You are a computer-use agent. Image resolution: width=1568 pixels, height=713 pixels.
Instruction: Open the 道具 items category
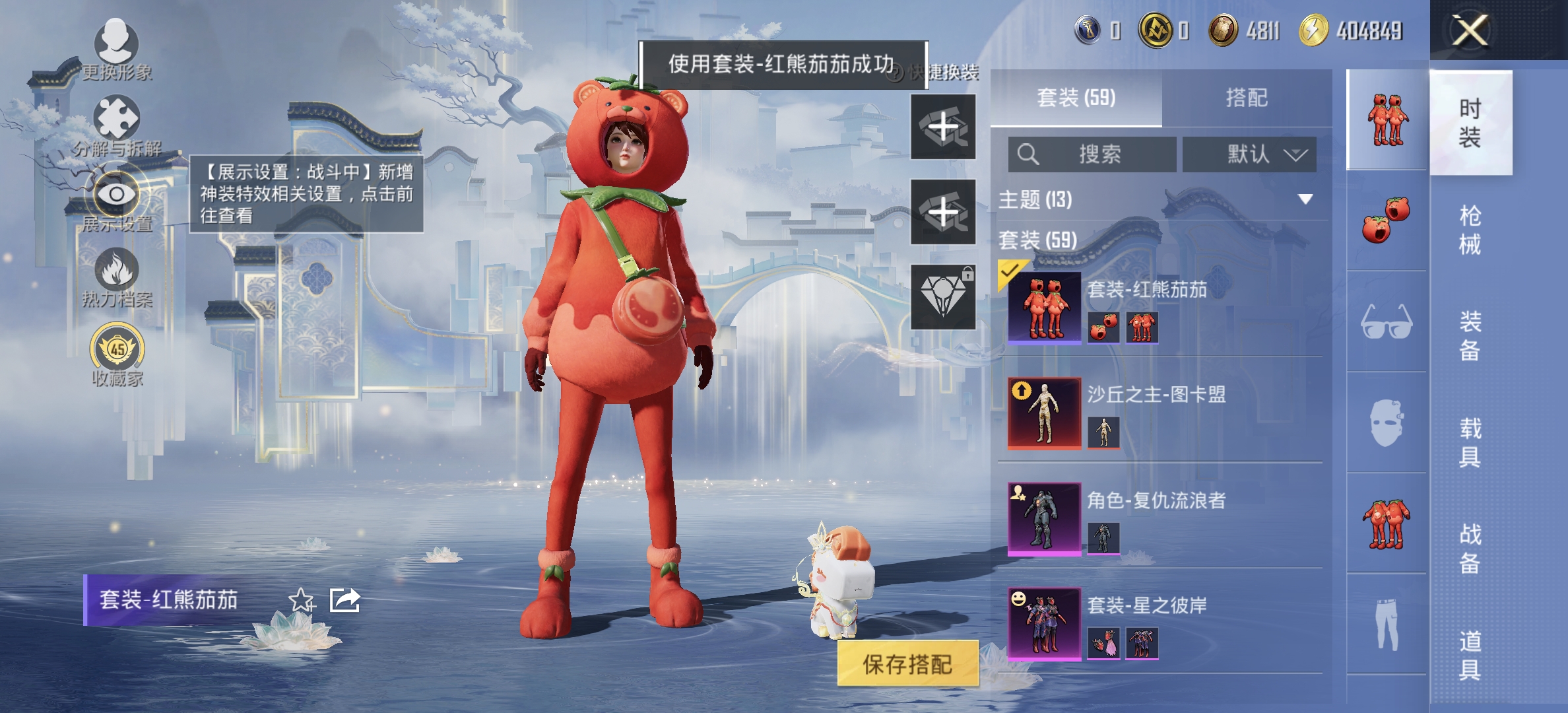[1470, 655]
